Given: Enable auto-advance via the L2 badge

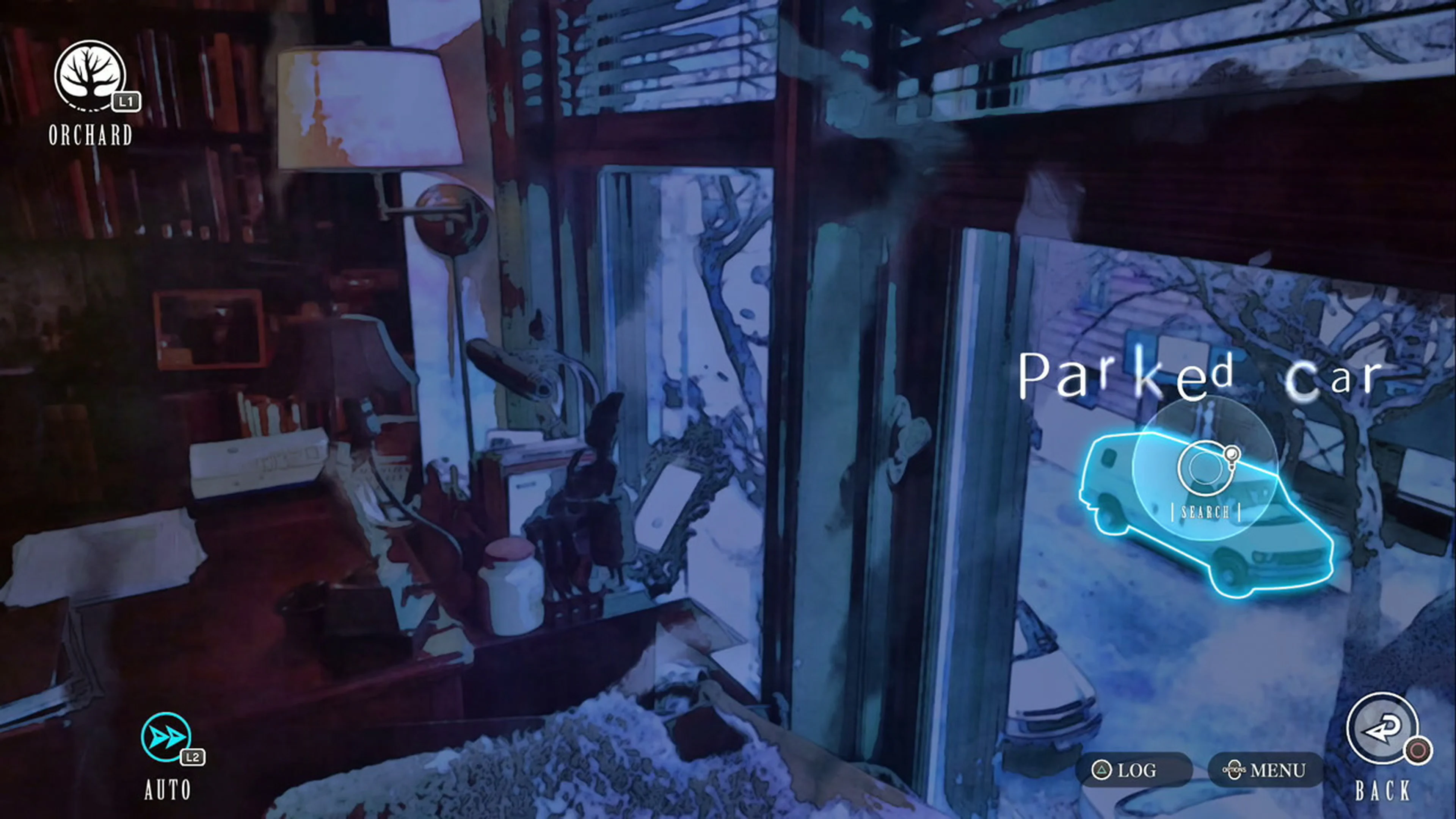Looking at the screenshot, I should pyautogui.click(x=193, y=757).
